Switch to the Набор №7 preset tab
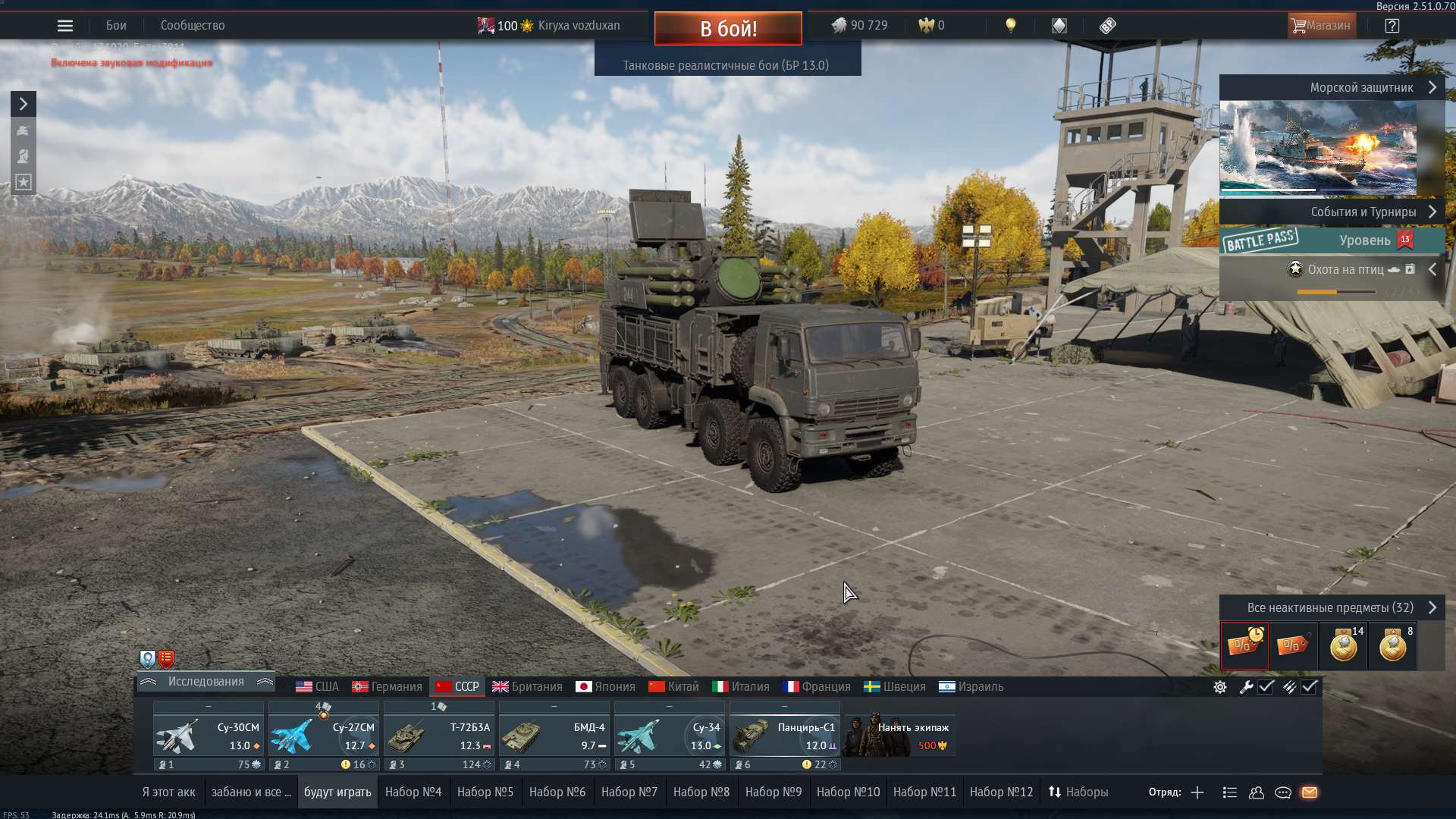The image size is (1456, 819). (x=629, y=791)
